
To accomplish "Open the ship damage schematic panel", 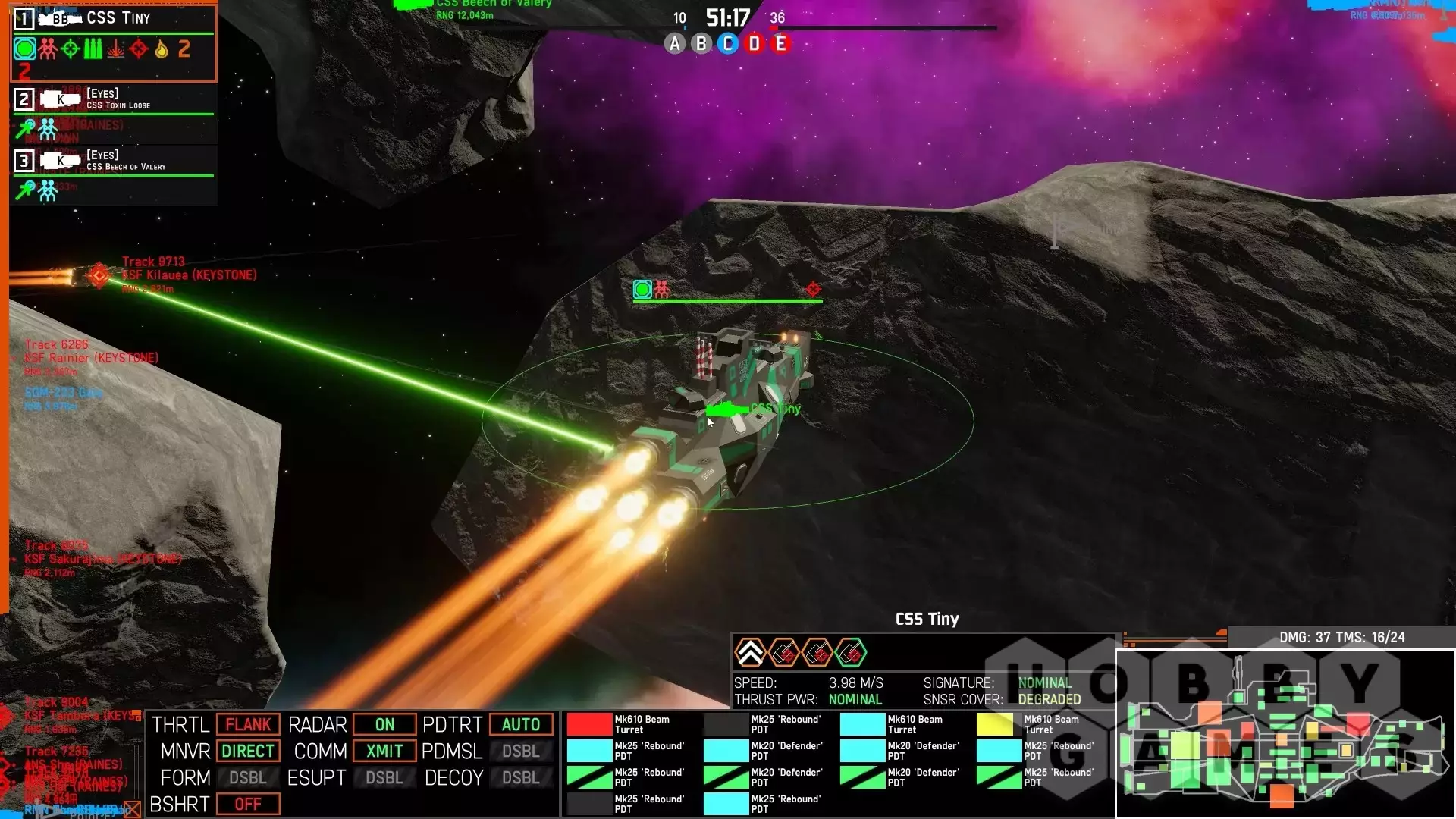I will tap(1285, 734).
